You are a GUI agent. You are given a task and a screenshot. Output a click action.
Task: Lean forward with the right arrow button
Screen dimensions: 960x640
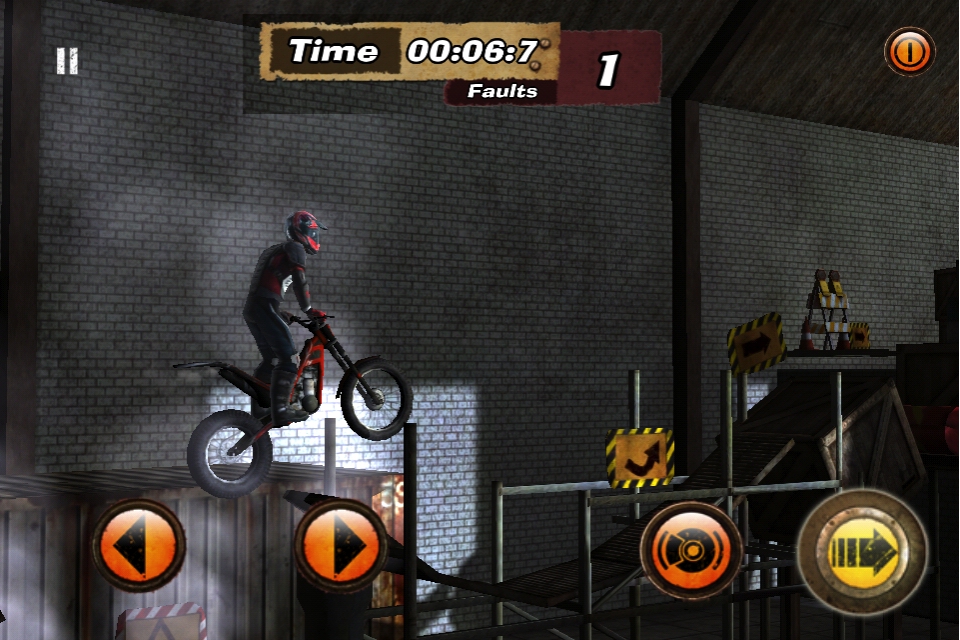(341, 546)
